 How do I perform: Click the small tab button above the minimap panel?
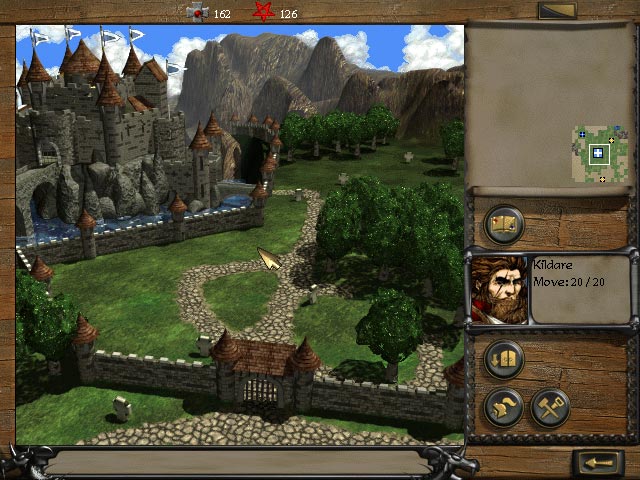pyautogui.click(x=557, y=11)
